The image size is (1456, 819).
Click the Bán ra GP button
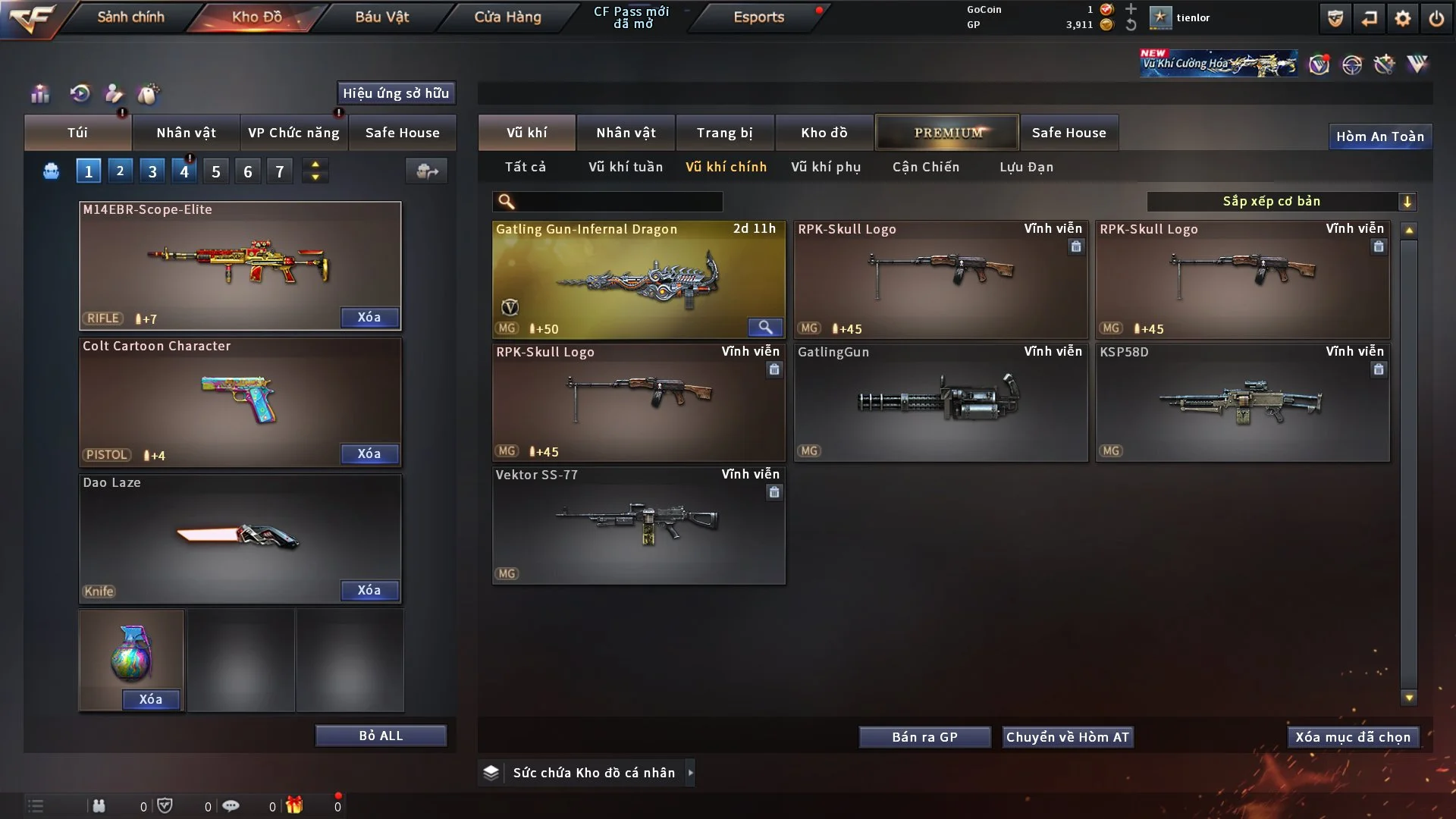924,737
